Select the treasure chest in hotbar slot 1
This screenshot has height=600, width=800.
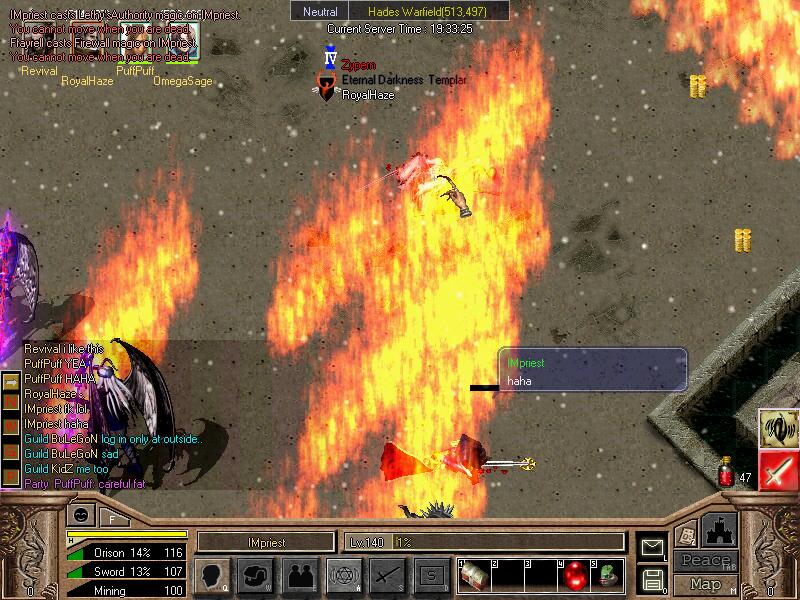[476, 575]
